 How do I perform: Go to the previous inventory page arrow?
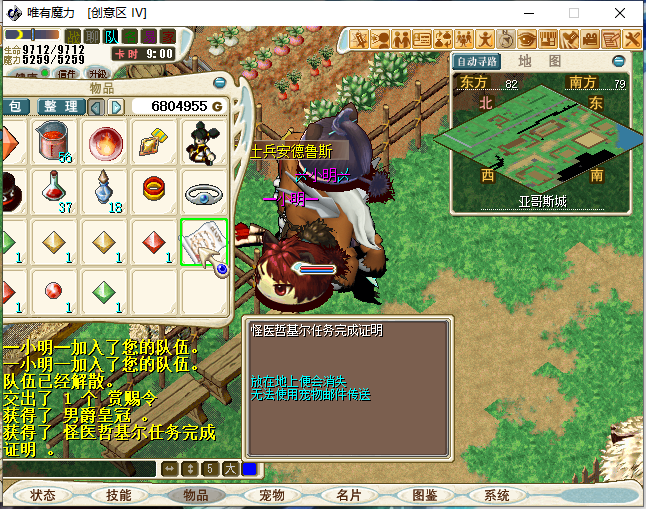(x=98, y=107)
